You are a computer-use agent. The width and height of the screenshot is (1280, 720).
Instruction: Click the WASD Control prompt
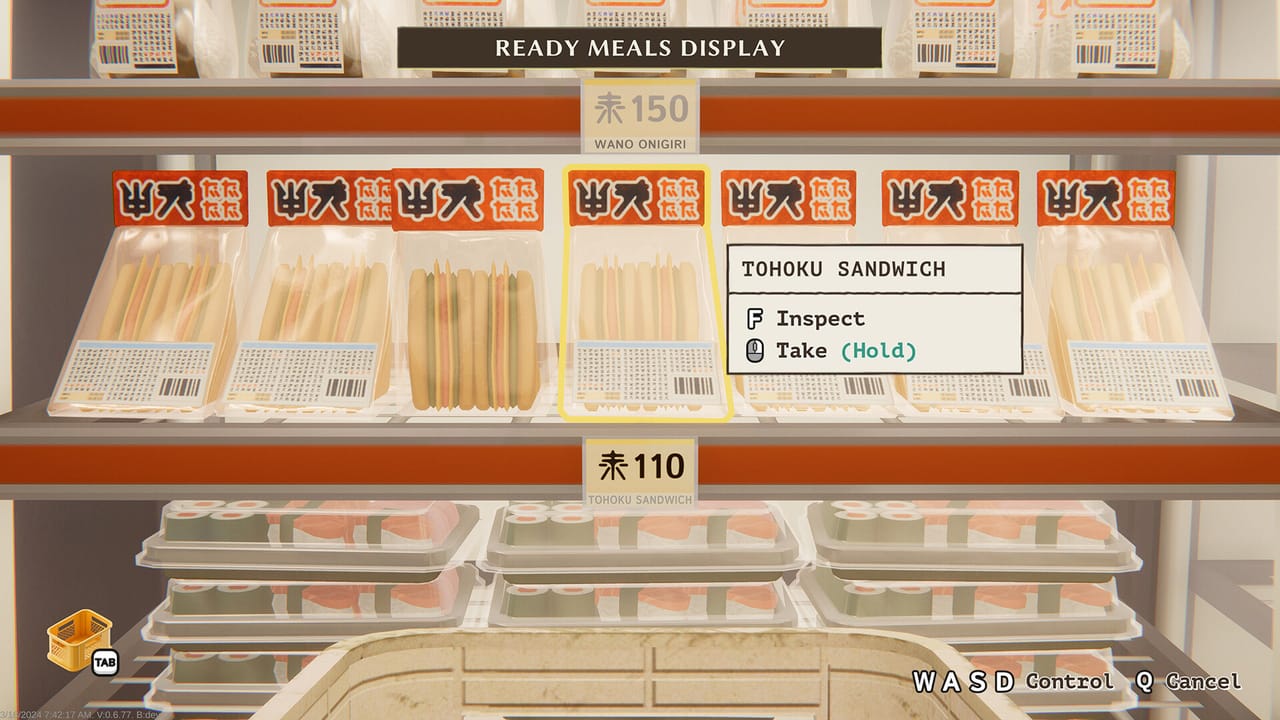click(1011, 683)
